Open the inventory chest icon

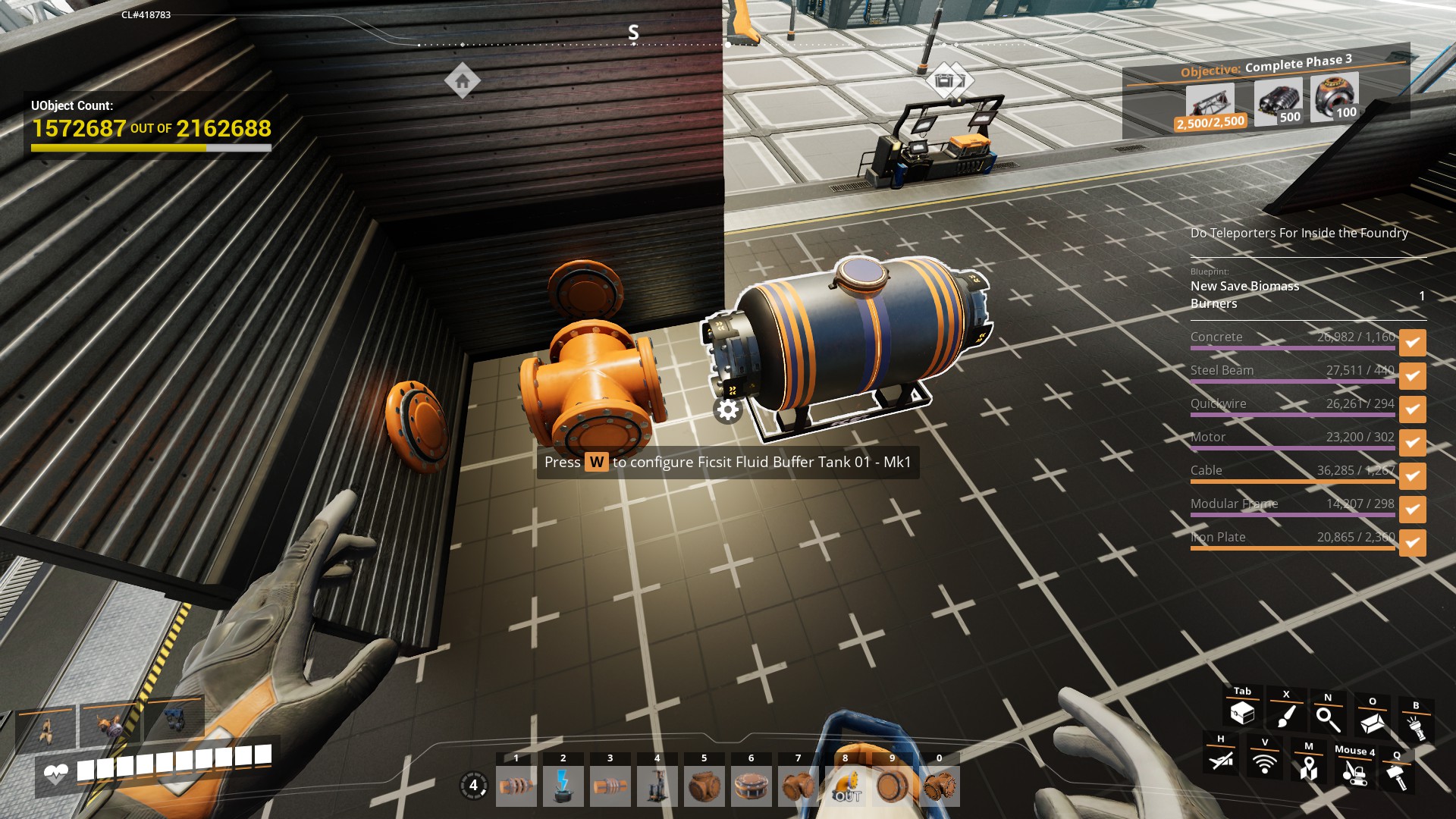(1242, 713)
